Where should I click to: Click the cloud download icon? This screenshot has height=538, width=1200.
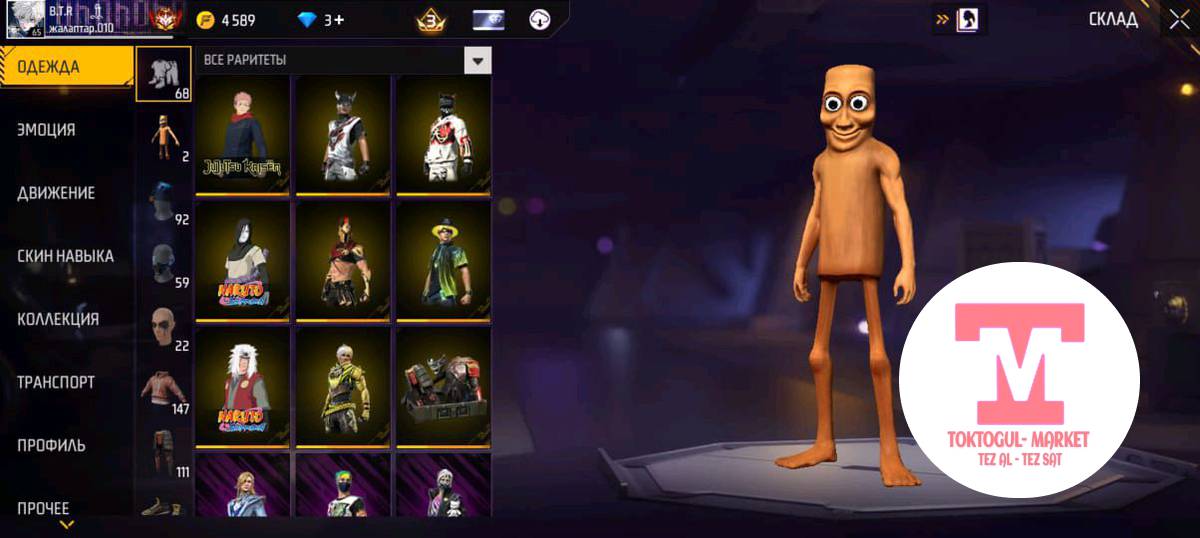tap(540, 20)
